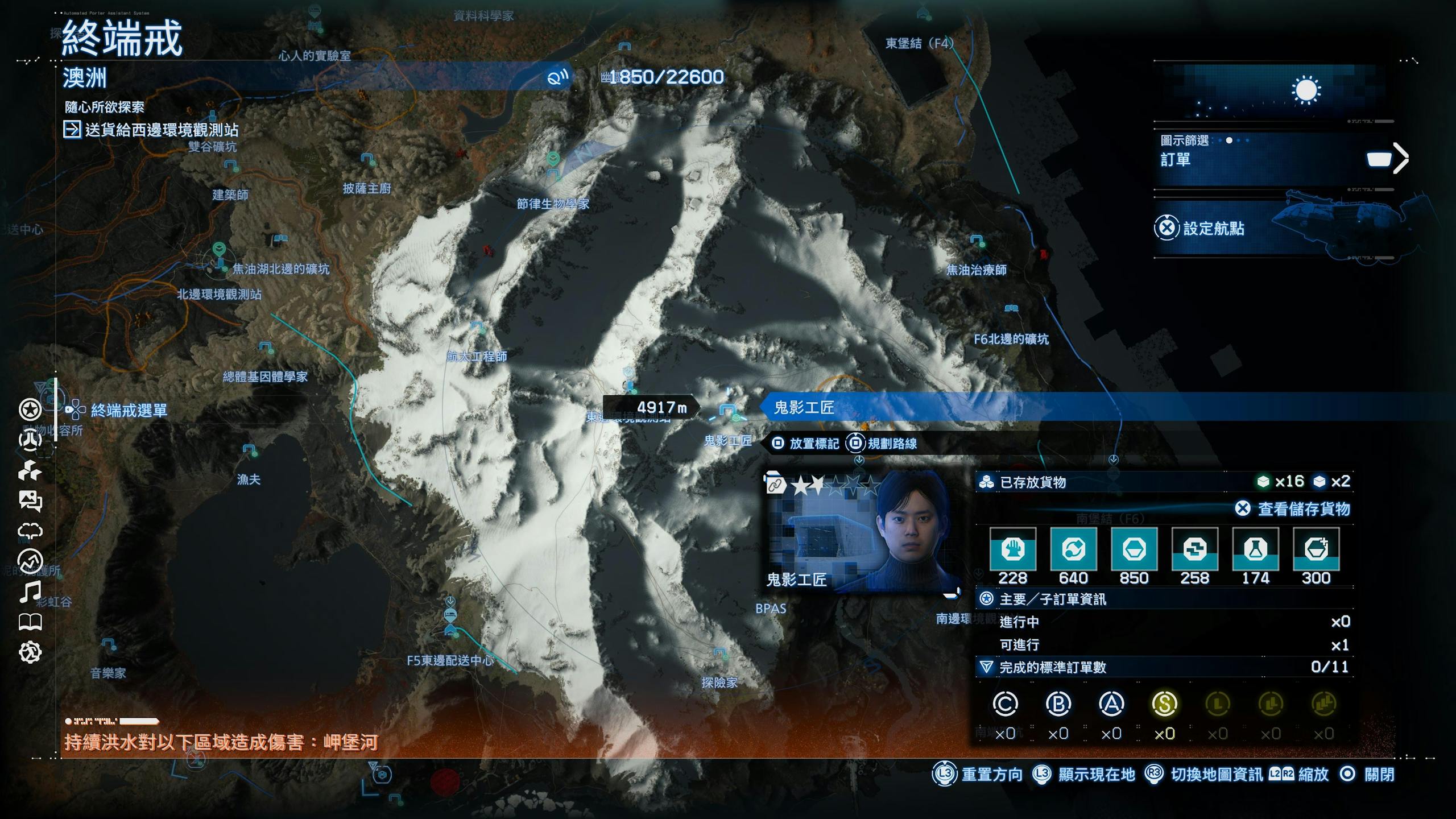Select the 披薩主廚 map marker
The height and width of the screenshot is (819, 1456).
tap(367, 159)
